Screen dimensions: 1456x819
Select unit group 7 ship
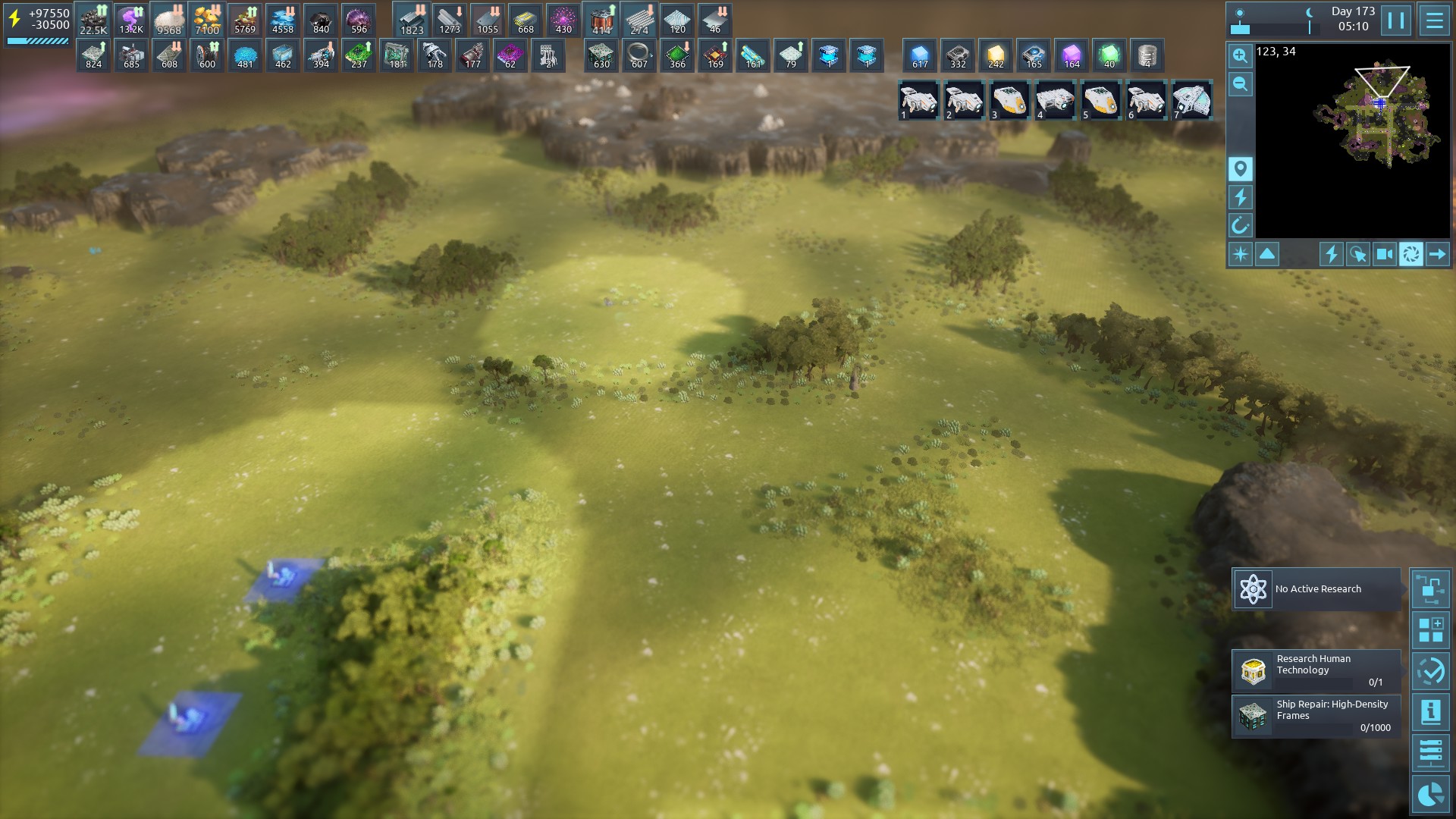click(x=1192, y=100)
